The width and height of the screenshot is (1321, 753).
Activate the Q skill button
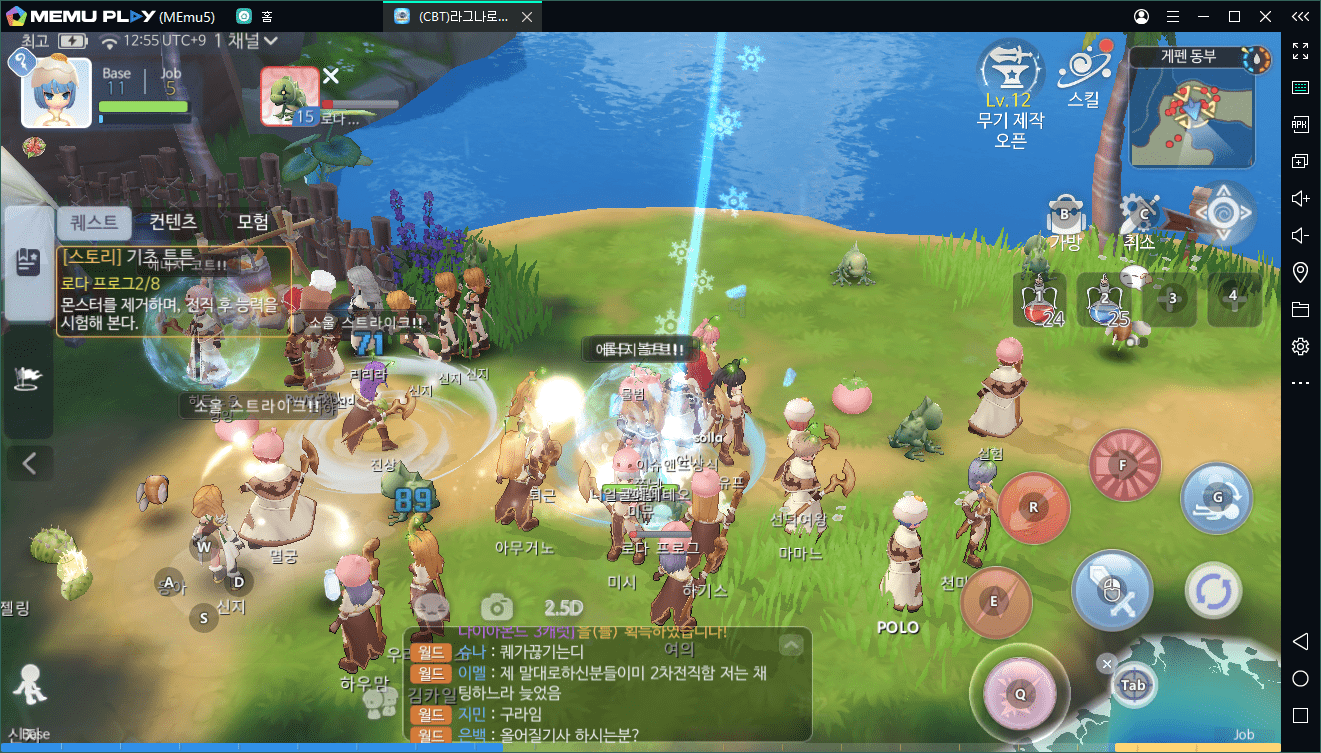(1020, 692)
